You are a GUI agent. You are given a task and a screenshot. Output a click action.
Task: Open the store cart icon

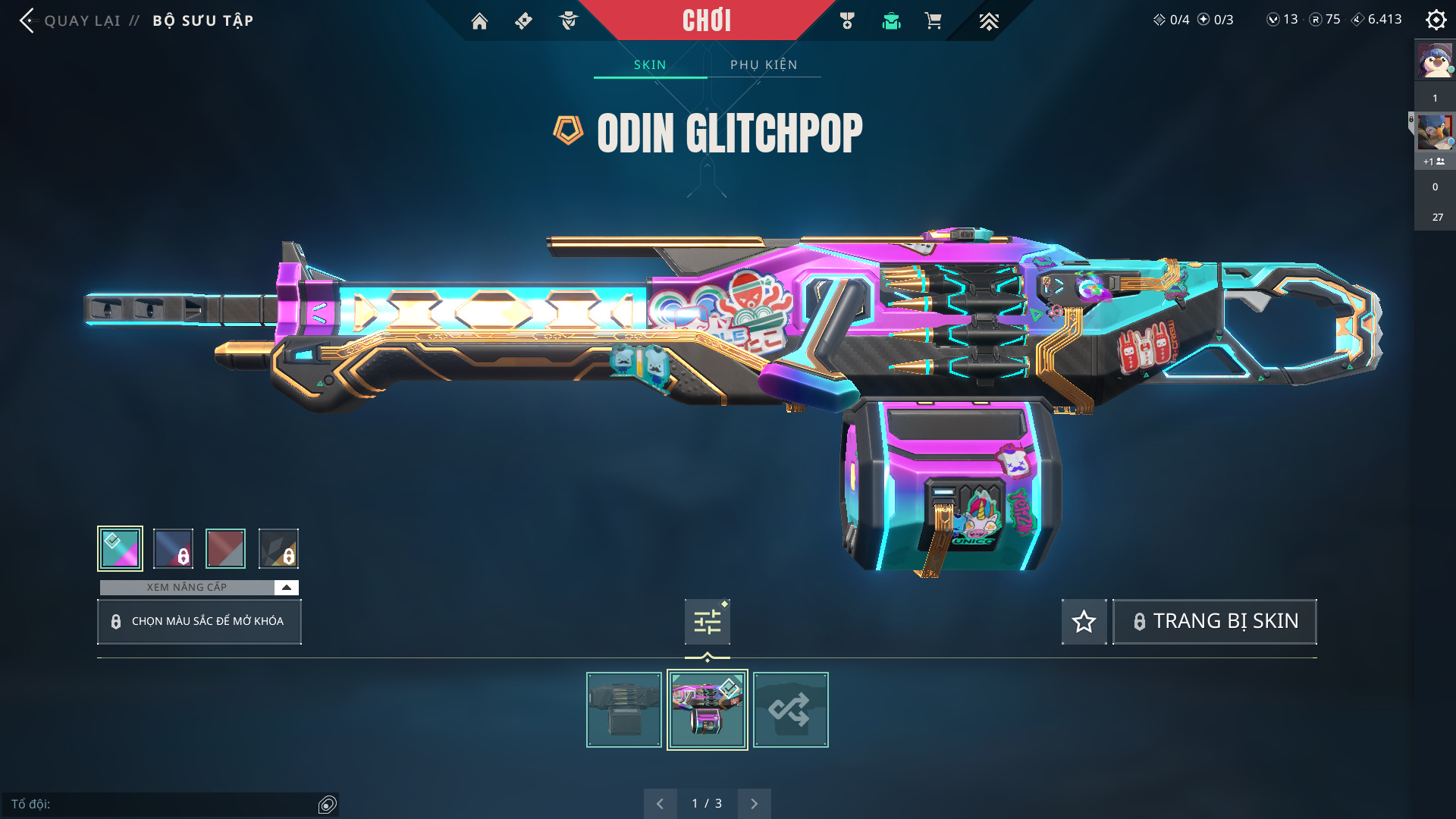click(933, 21)
